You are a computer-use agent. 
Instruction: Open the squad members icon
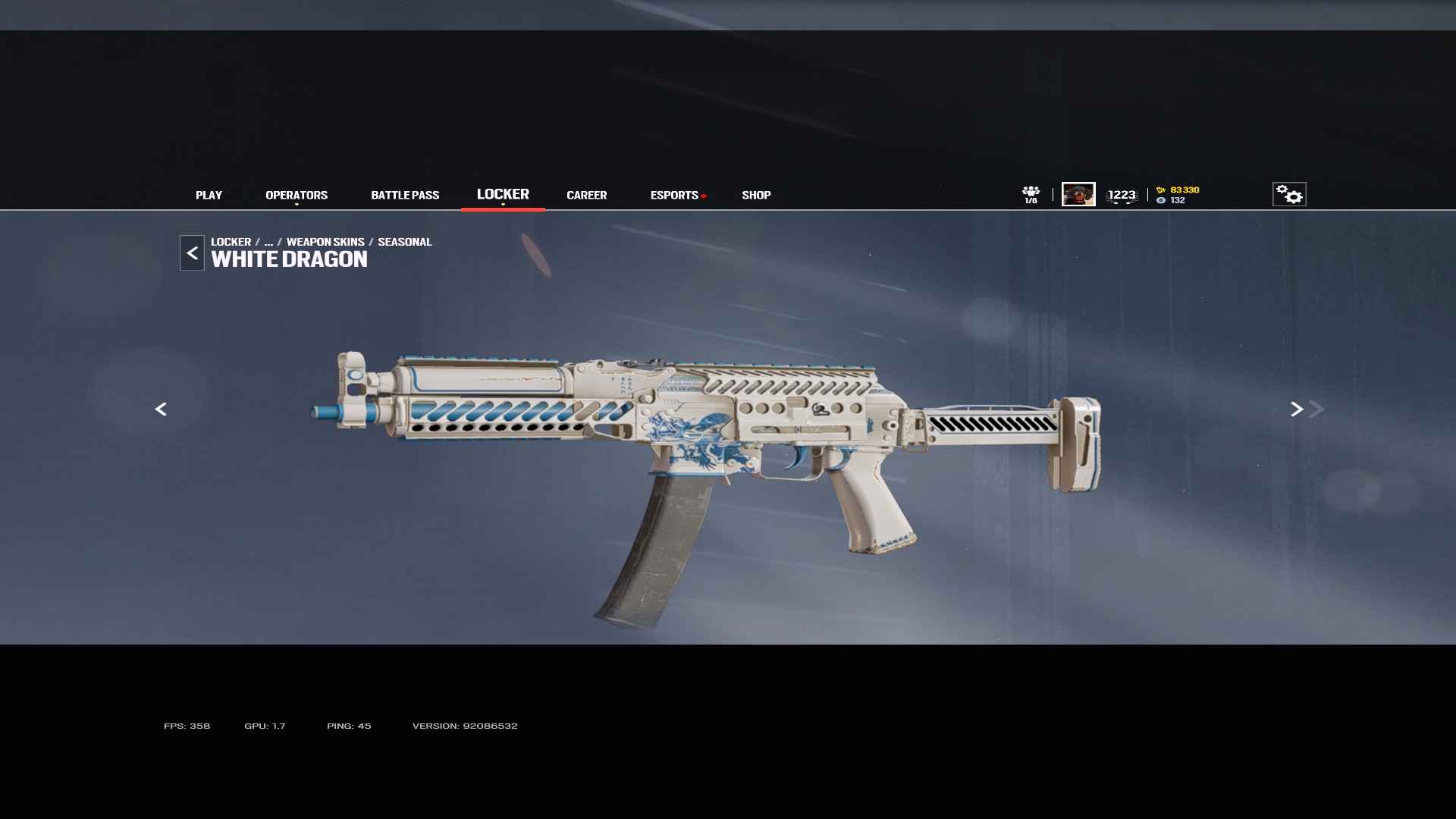(1031, 194)
